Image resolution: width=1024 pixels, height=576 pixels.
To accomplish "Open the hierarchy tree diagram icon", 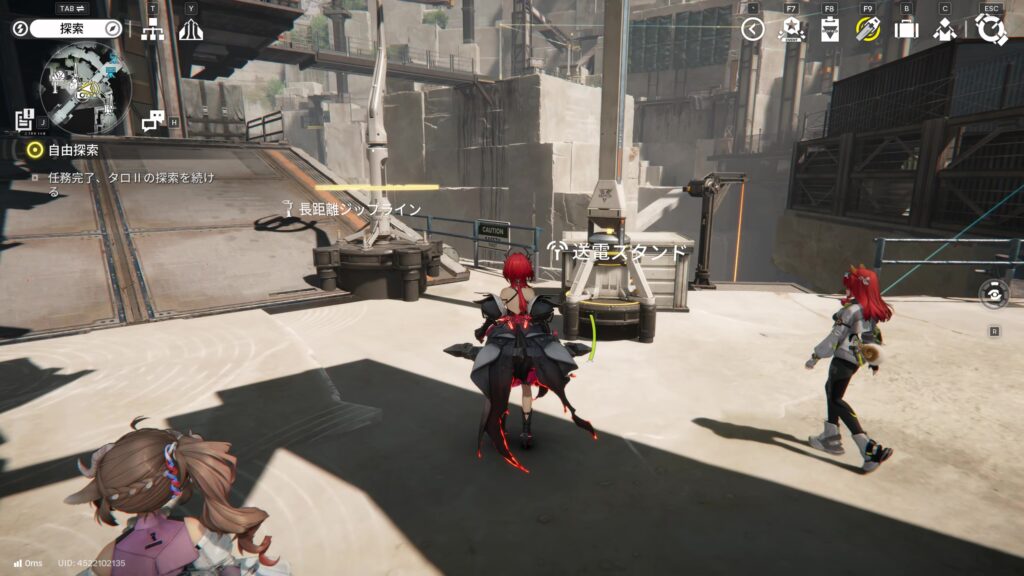I will [x=152, y=30].
